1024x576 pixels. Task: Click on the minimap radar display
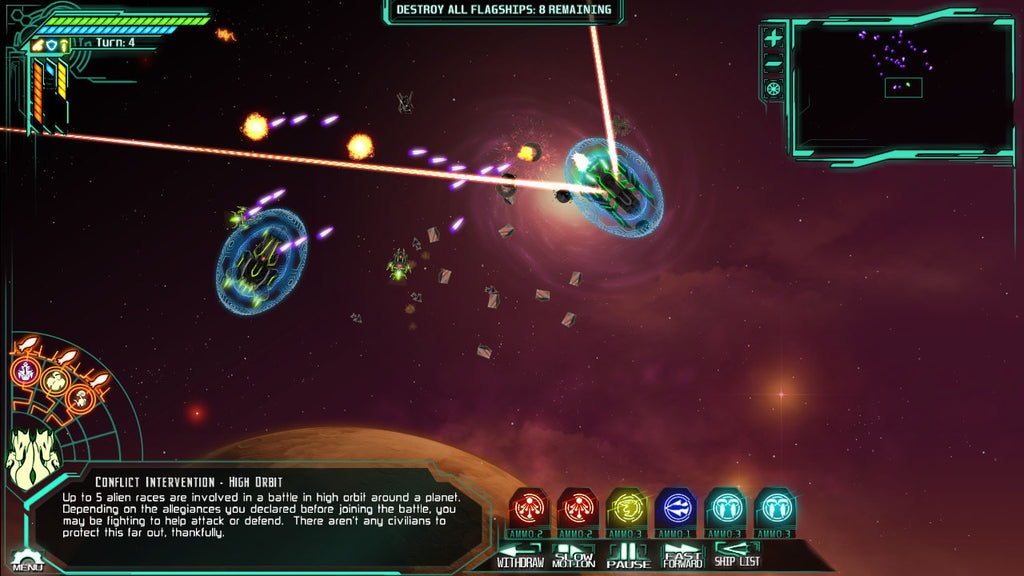click(902, 85)
